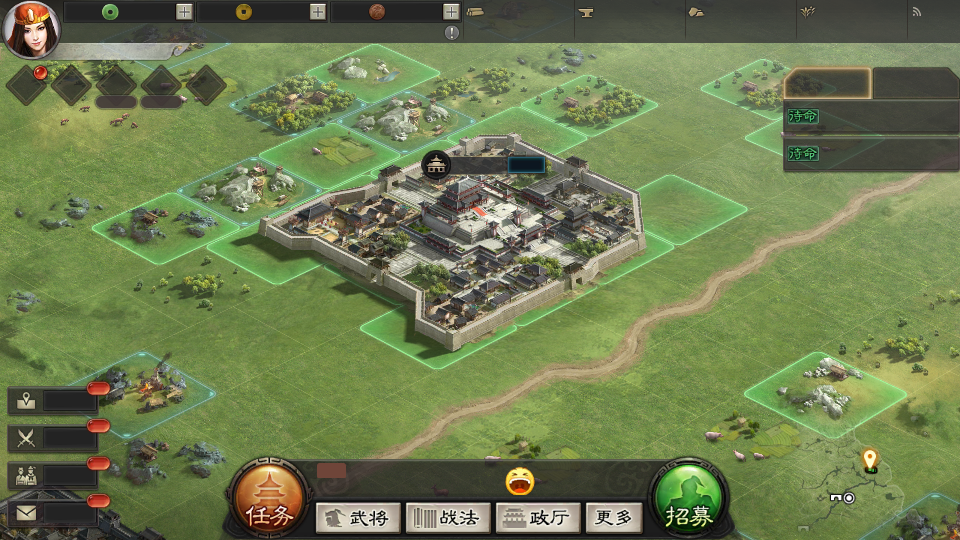This screenshot has height=540, width=960.
Task: Open the 武将 generals panel
Action: pos(358,518)
